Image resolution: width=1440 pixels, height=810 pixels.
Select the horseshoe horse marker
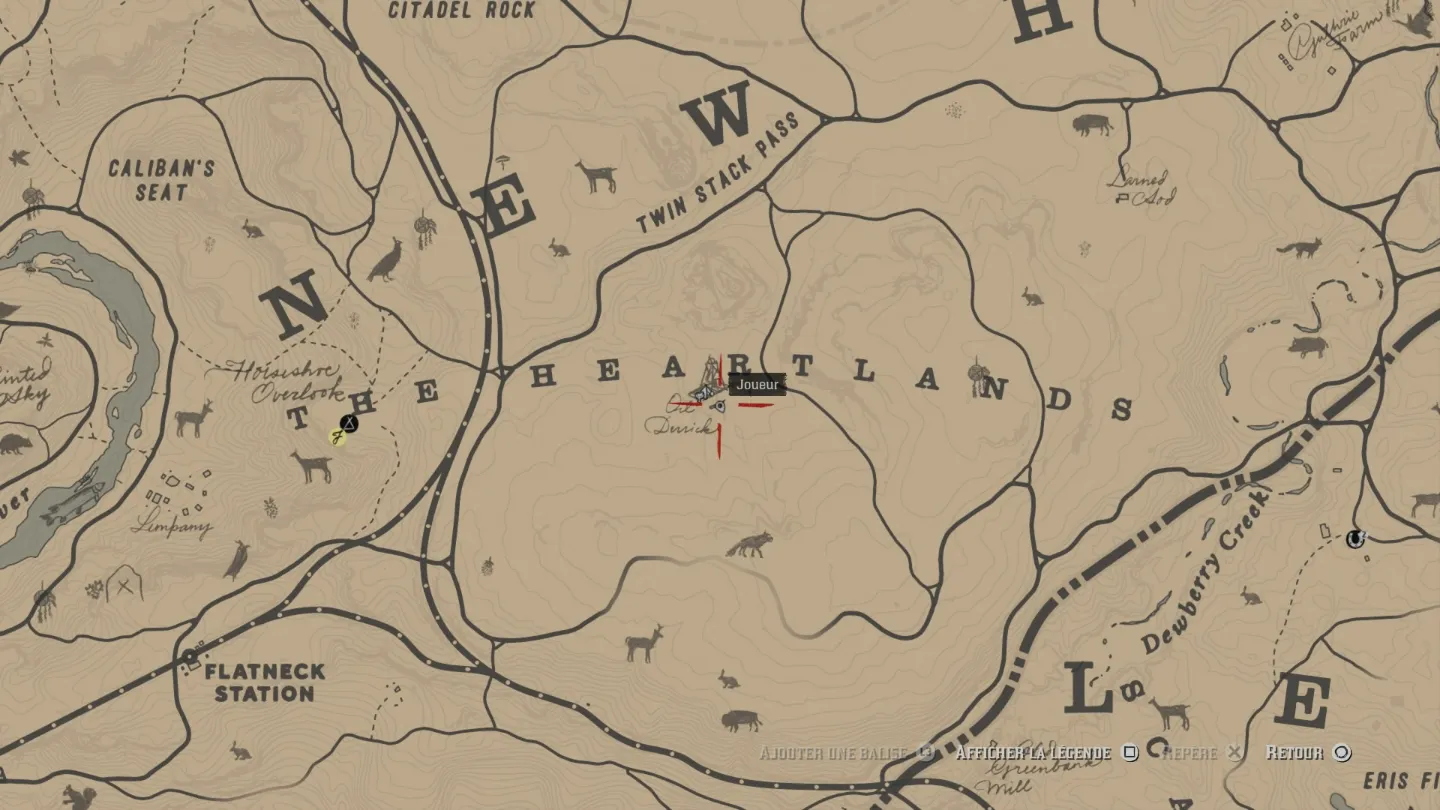click(1355, 539)
